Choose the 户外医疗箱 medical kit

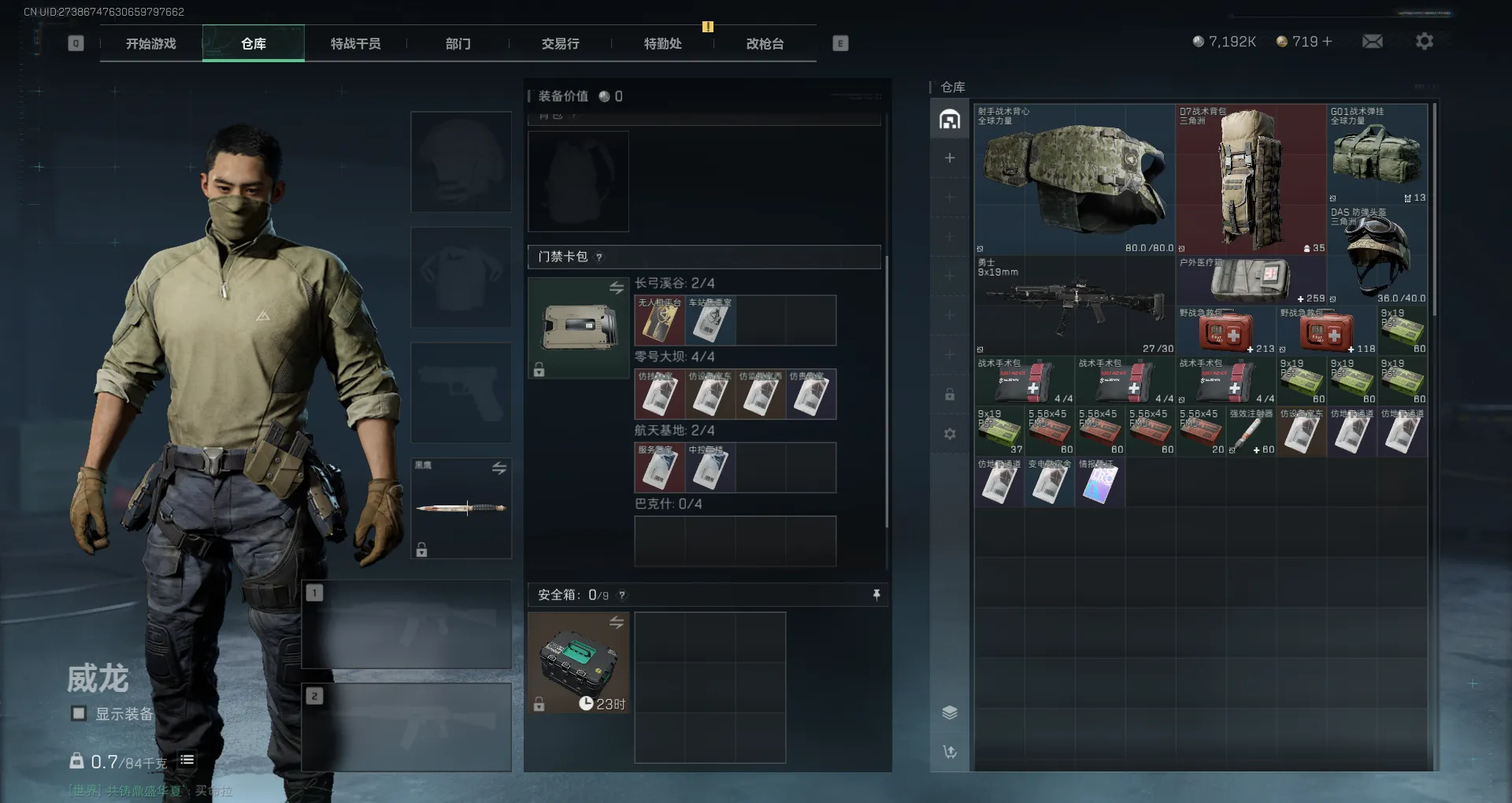tap(1251, 280)
